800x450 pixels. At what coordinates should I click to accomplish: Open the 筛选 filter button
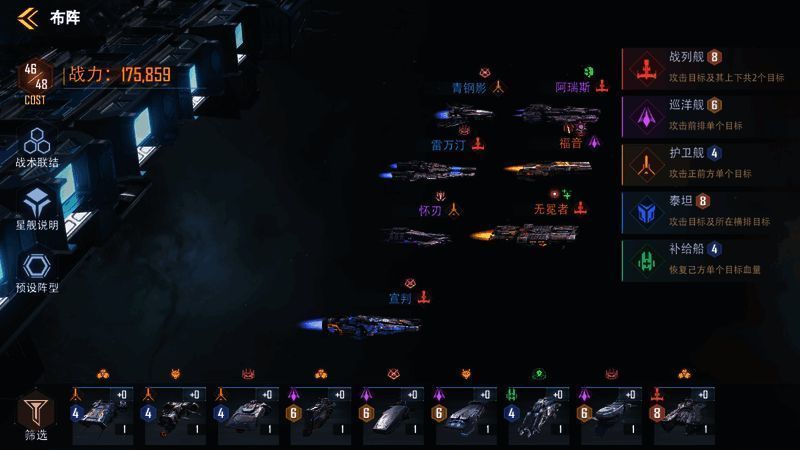click(35, 417)
